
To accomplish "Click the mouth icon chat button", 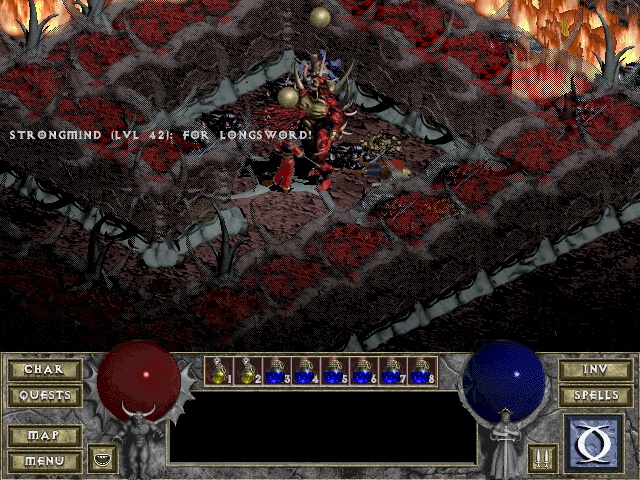I will point(102,459).
